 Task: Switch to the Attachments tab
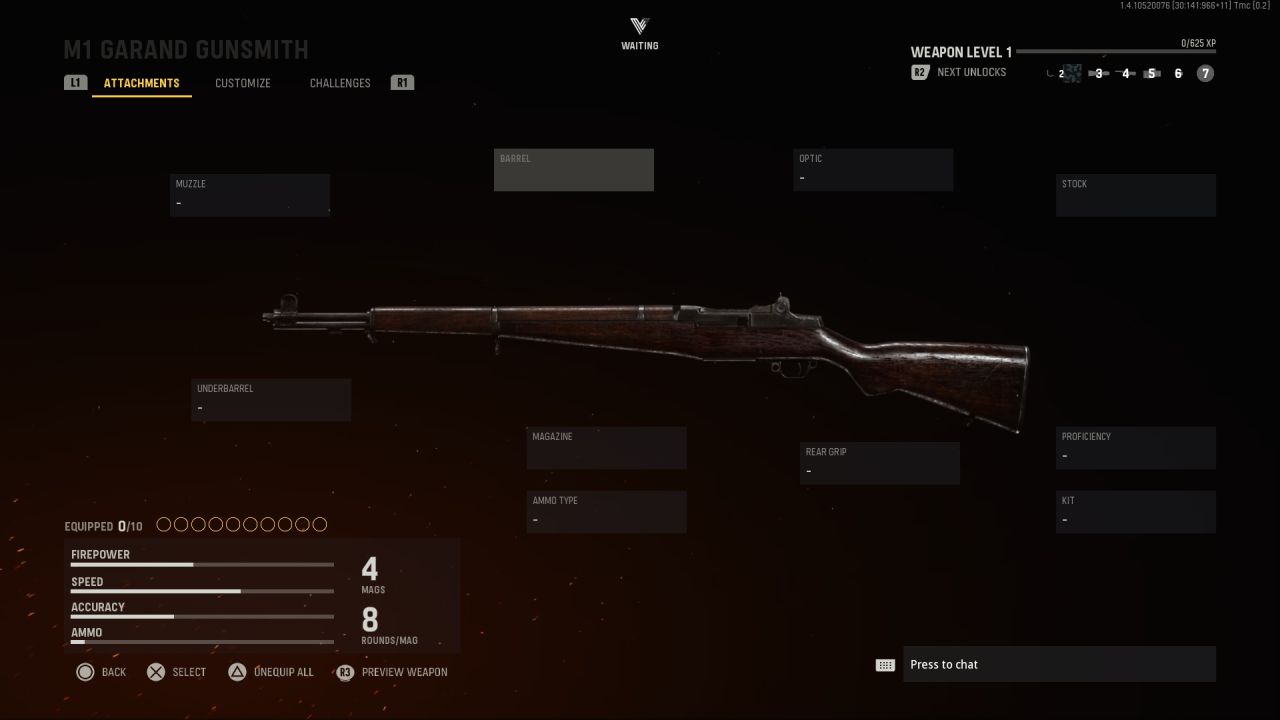[141, 83]
